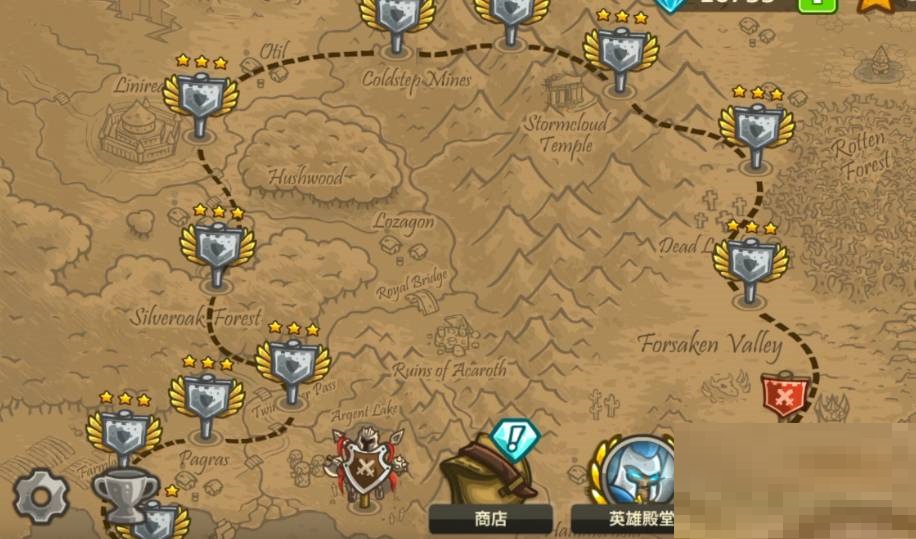Open the level flag by Dead Lands
The image size is (916, 539).
(x=750, y=262)
